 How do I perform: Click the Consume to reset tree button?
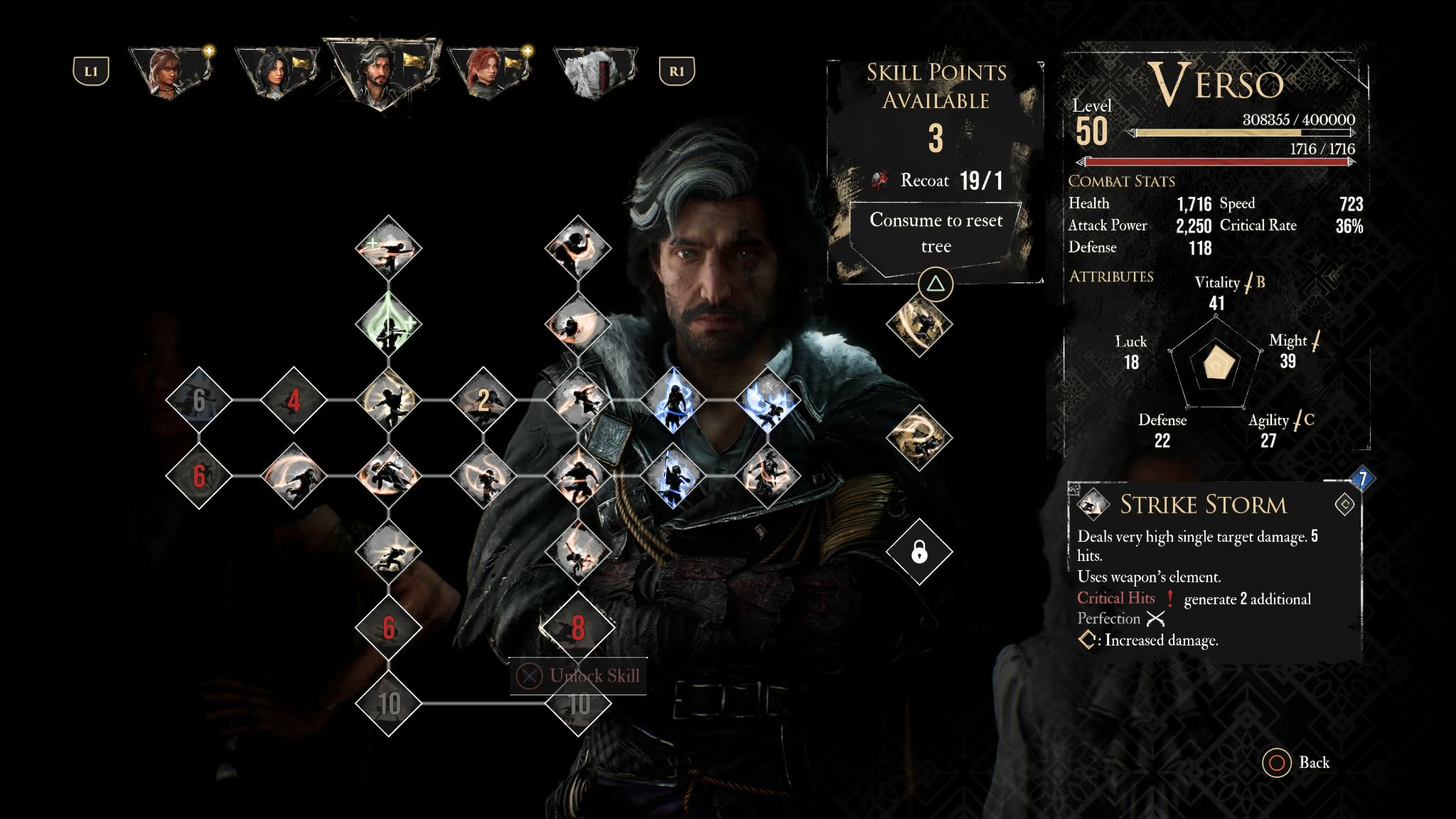[936, 233]
